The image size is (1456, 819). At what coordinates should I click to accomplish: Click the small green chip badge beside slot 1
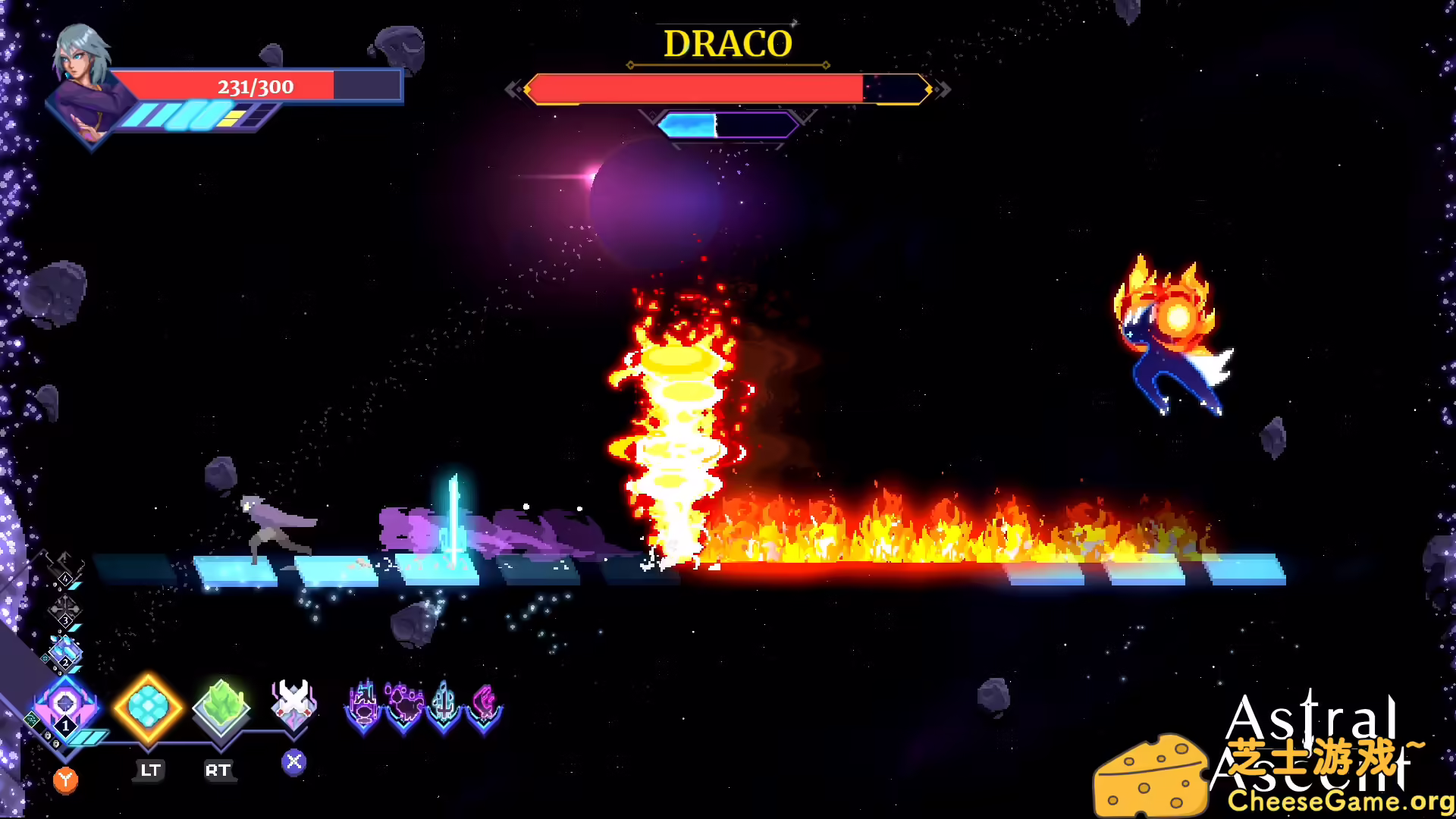(33, 719)
